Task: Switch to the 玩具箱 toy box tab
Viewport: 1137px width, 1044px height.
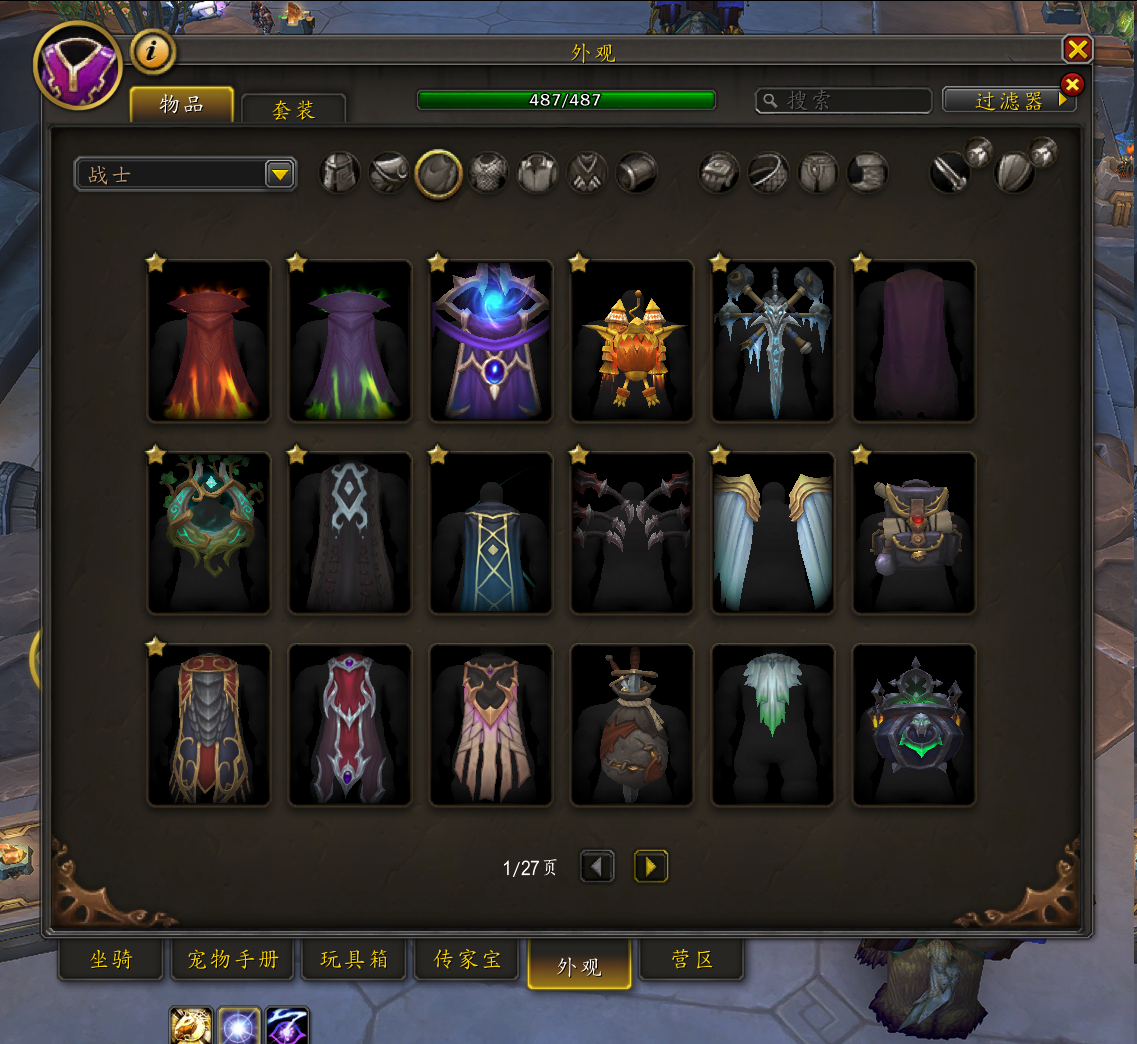Action: (x=354, y=960)
